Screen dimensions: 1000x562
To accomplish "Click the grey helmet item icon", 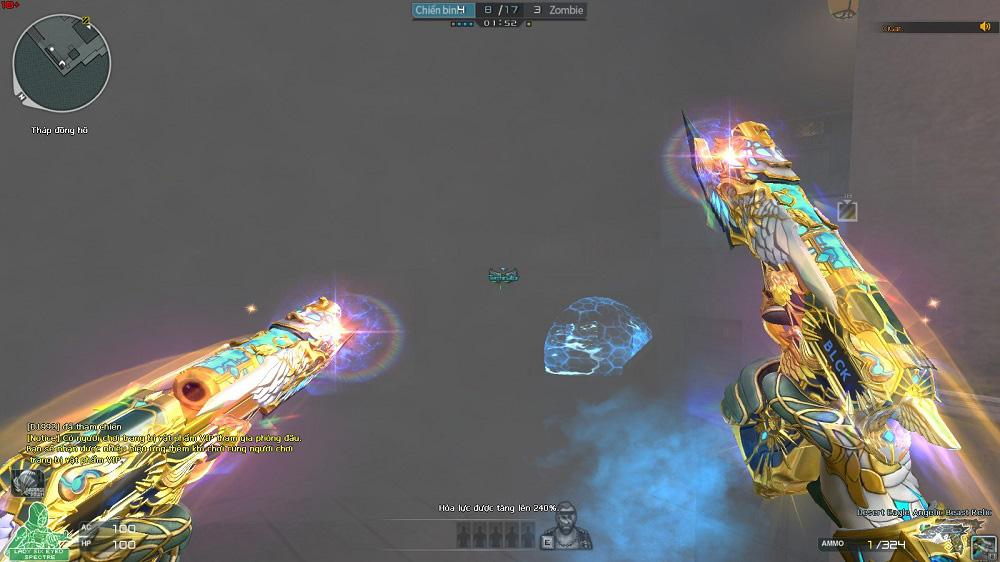I will point(28,482).
